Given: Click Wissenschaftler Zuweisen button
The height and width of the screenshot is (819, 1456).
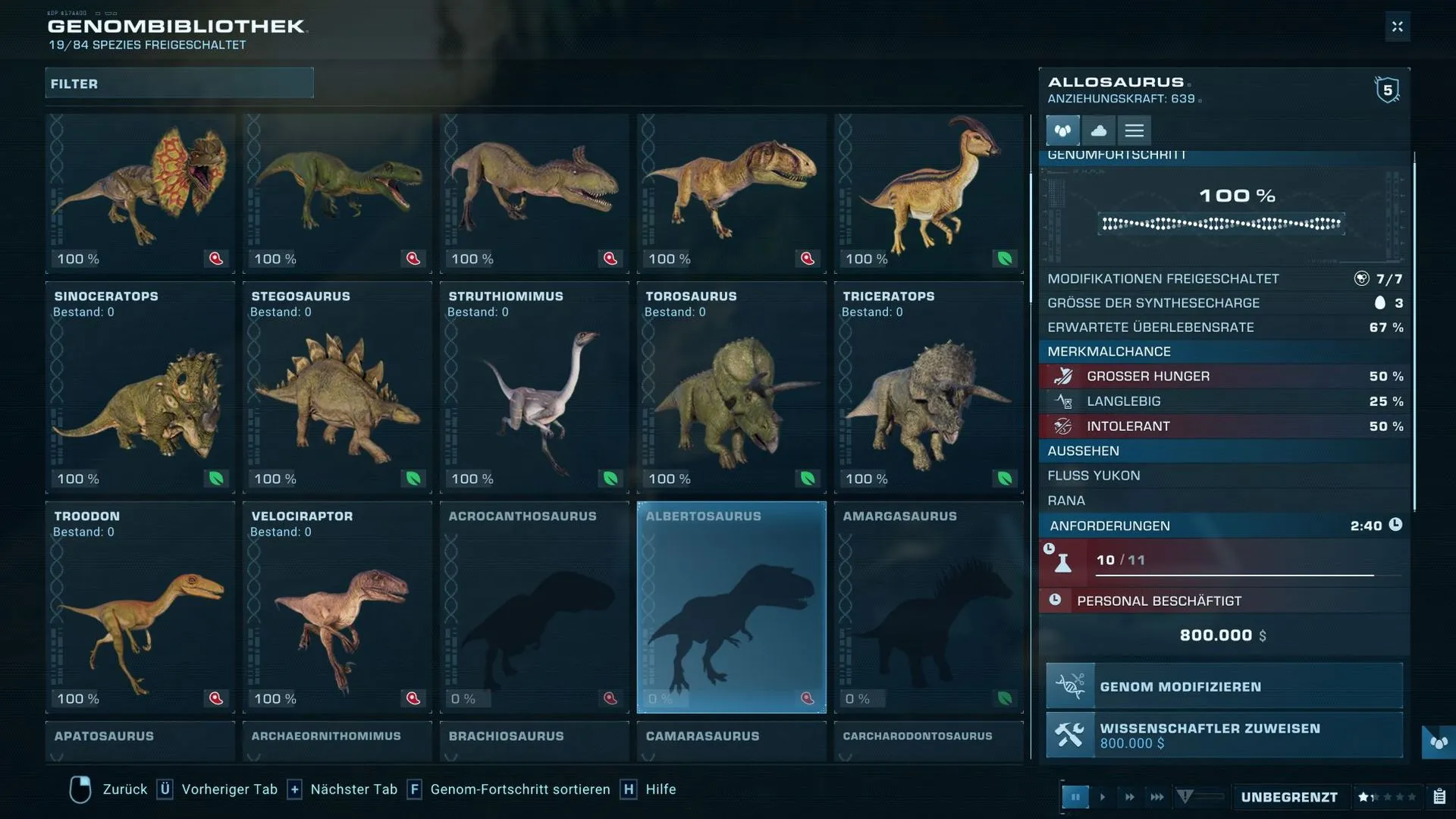Looking at the screenshot, I should [x=1224, y=735].
